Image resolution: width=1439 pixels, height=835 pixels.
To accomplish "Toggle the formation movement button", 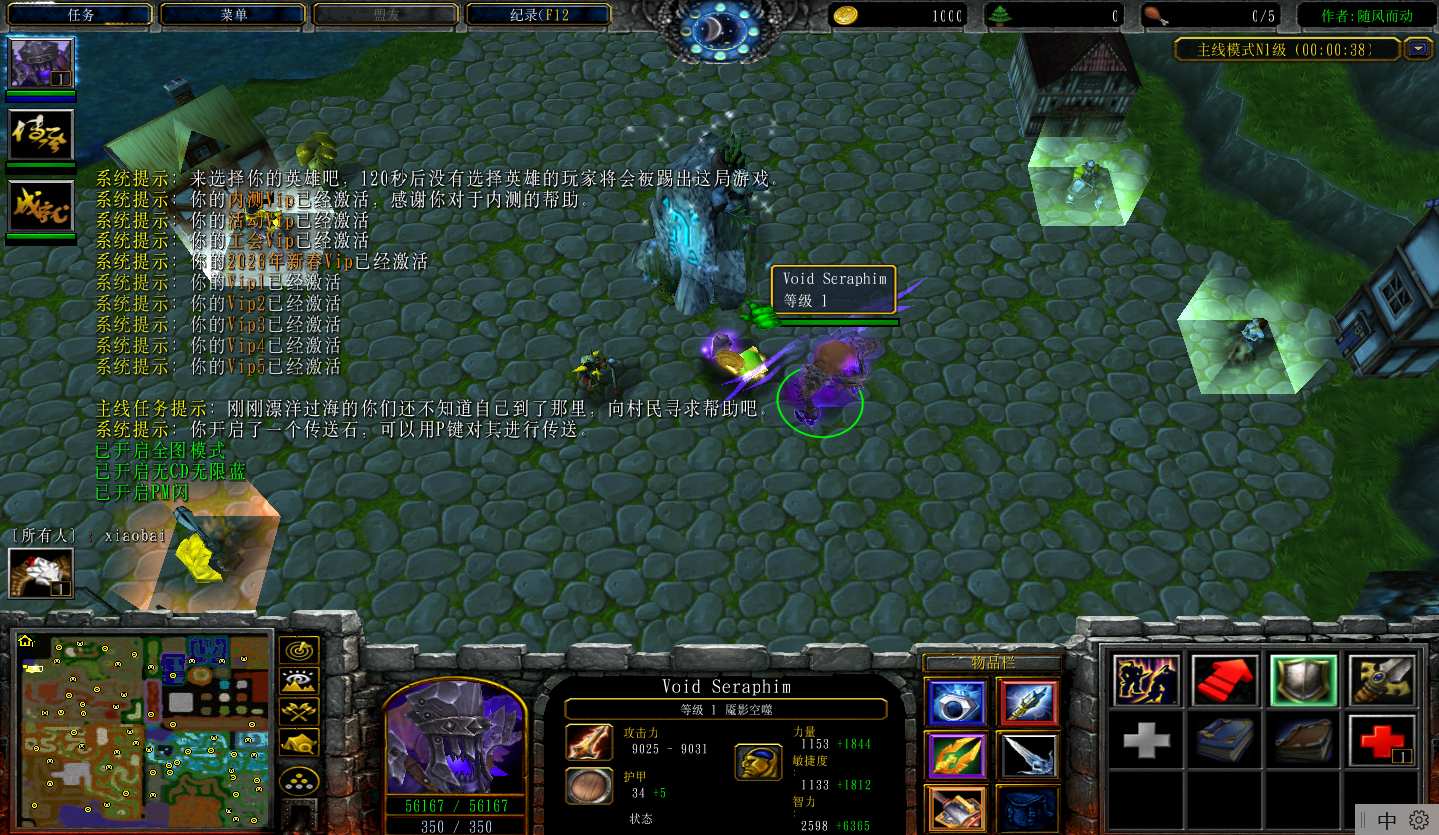I will 299,780.
